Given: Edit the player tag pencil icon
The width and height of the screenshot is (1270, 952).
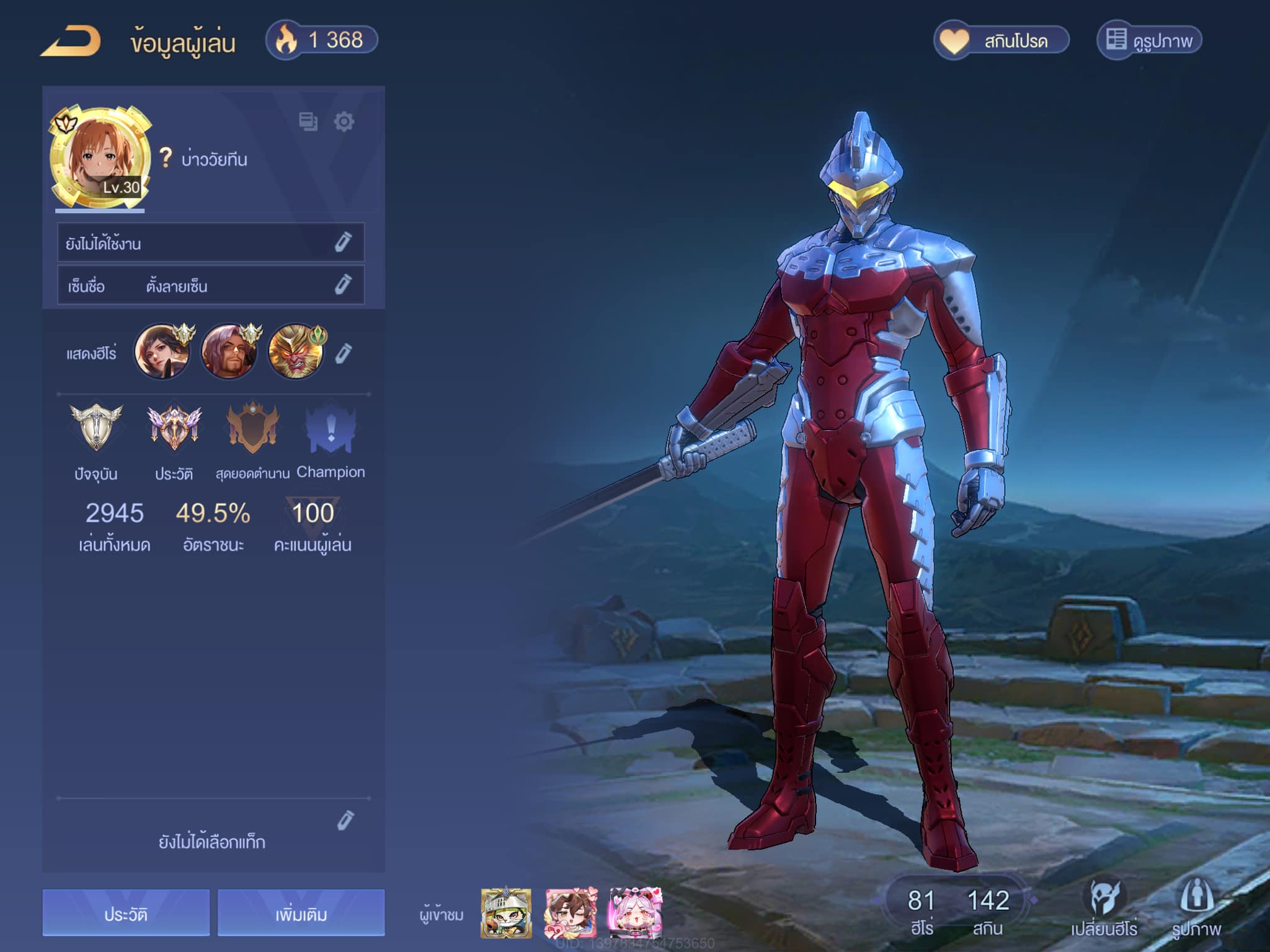Looking at the screenshot, I should click(x=345, y=820).
